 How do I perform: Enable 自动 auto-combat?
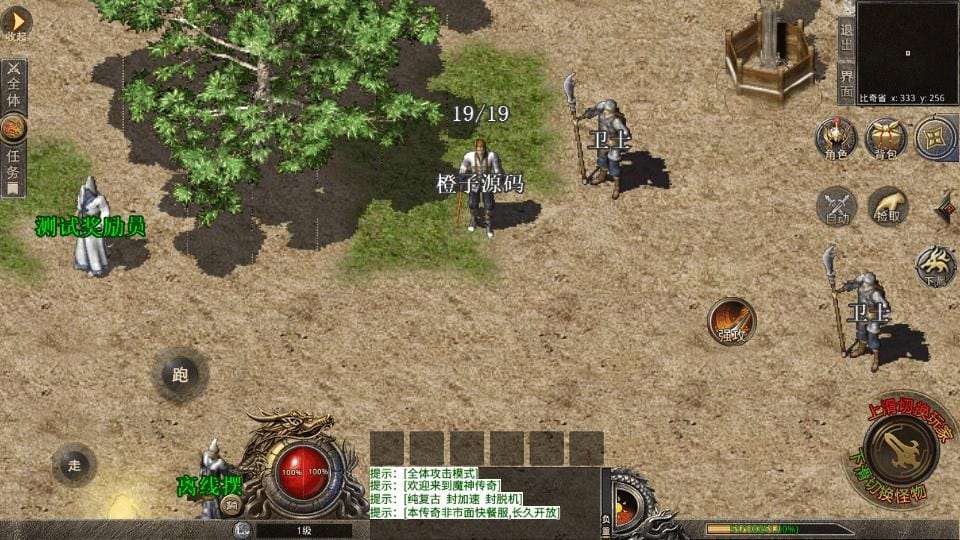836,206
